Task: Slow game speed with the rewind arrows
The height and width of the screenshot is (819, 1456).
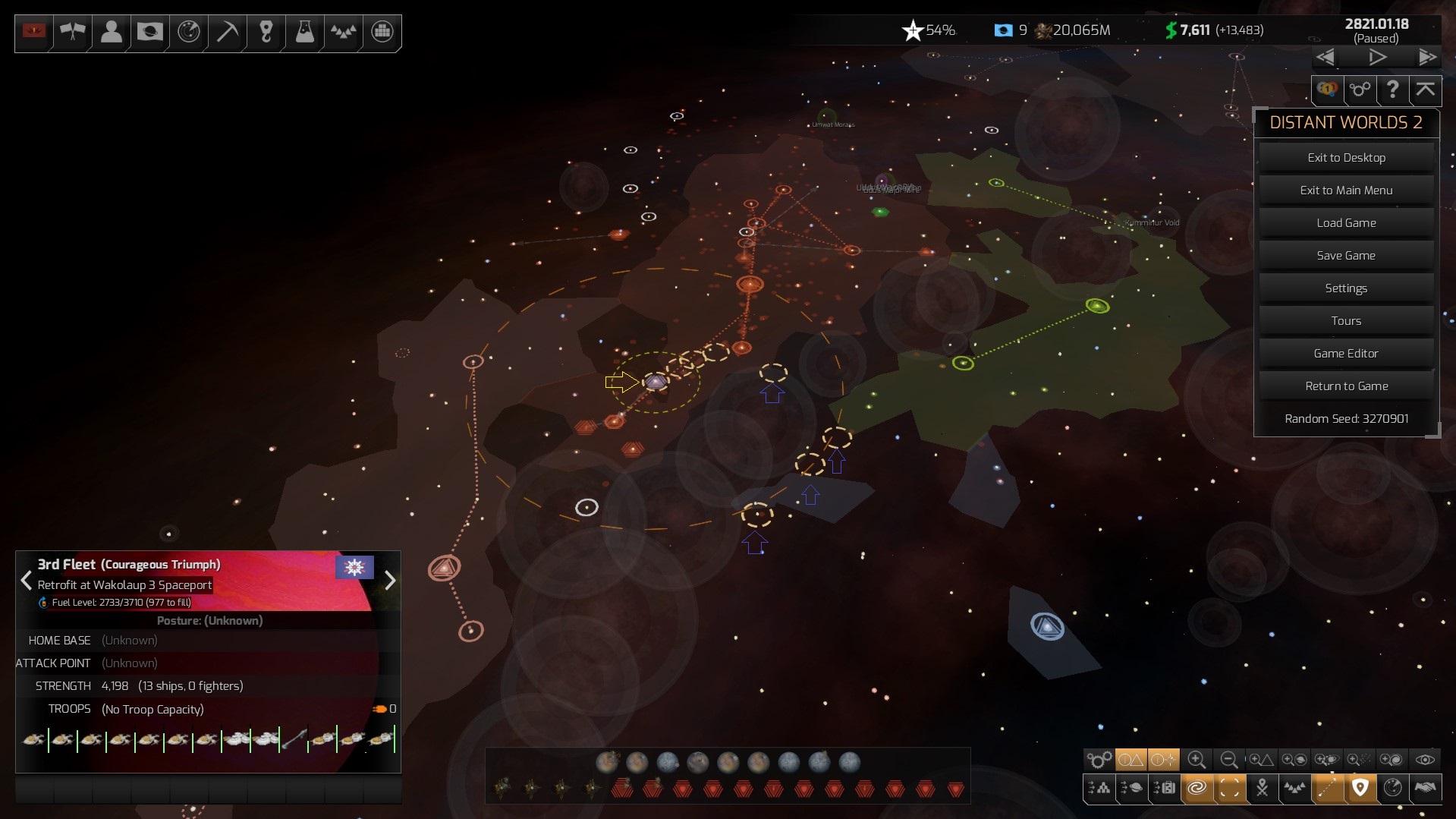Action: click(x=1325, y=58)
